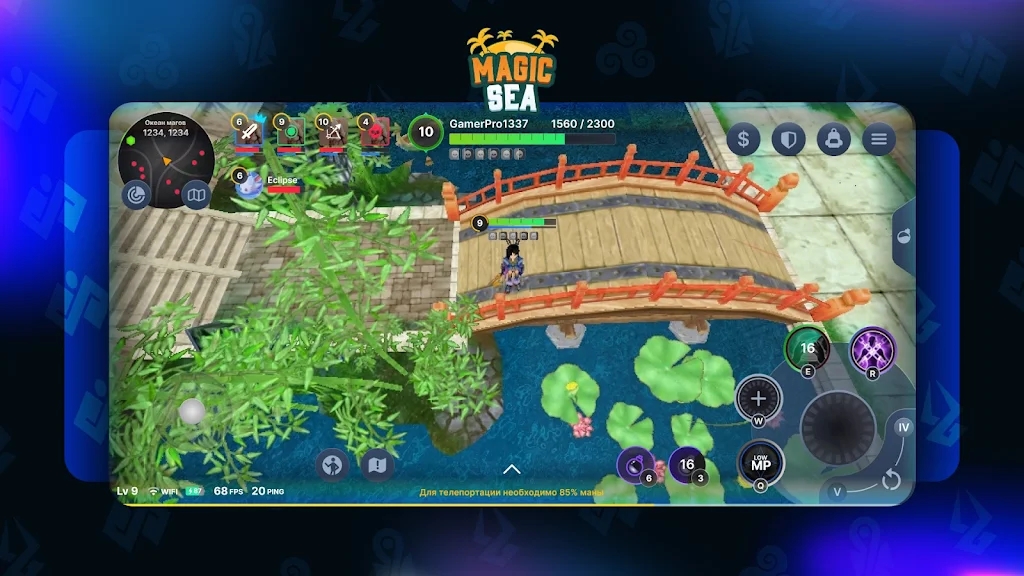The width and height of the screenshot is (1024, 576).
Task: Tap the radar button on the minimap
Action: click(x=135, y=194)
